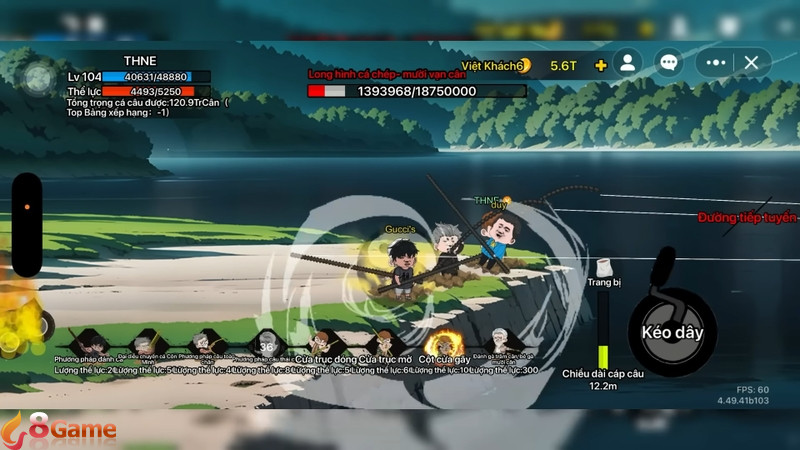Tap the Kéo dây reel button
The width and height of the screenshot is (800, 450).
(672, 333)
